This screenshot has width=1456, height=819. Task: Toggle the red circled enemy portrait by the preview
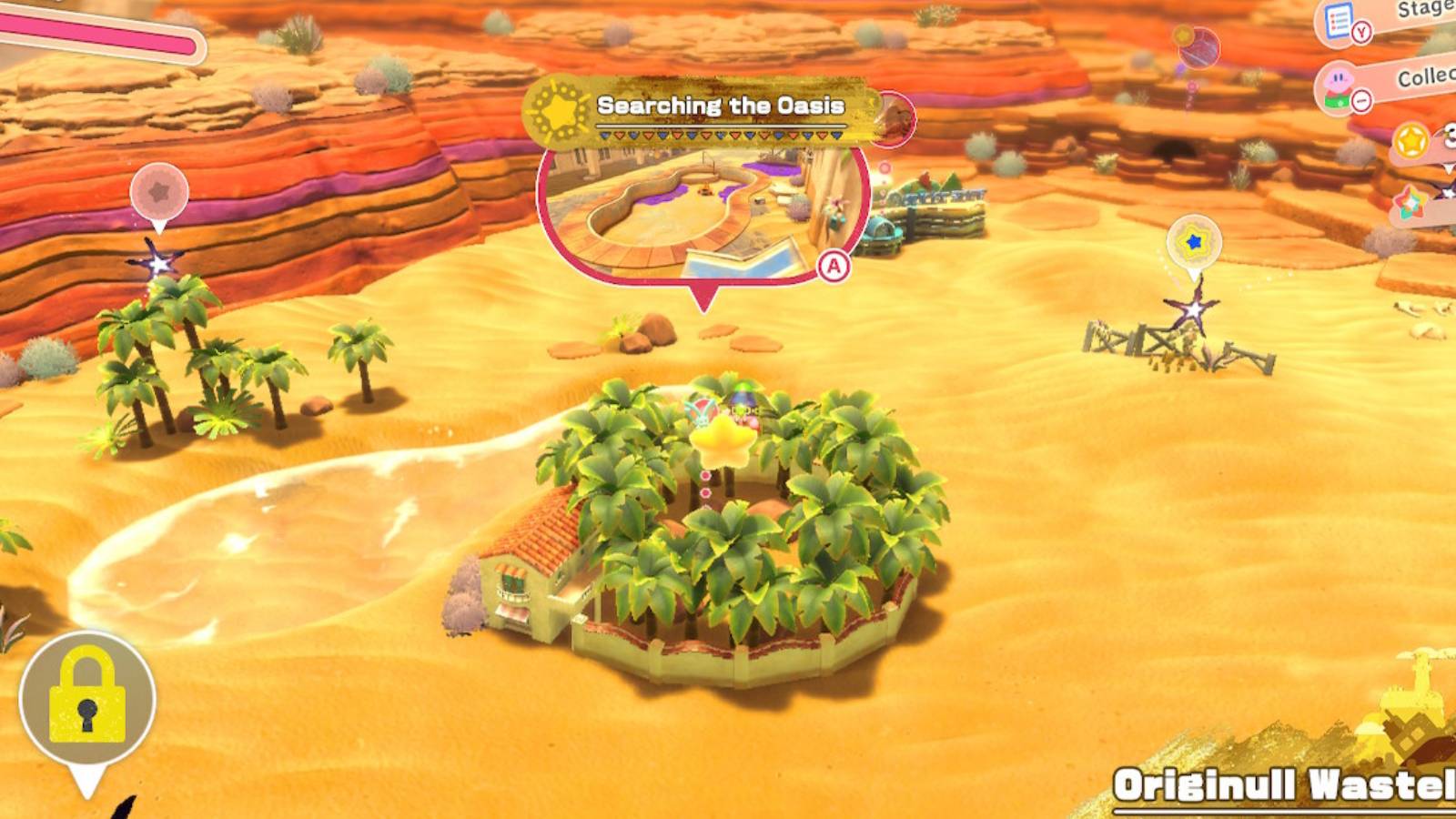pyautogui.click(x=895, y=118)
